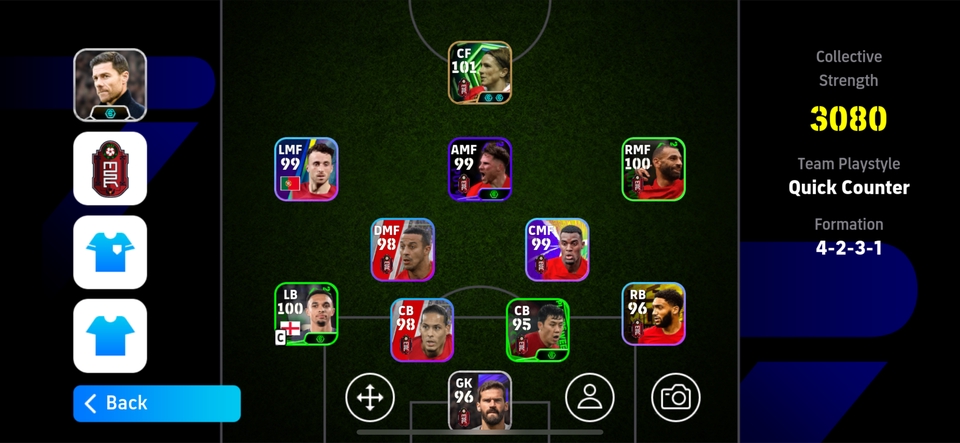
Task: Open the manager portrait tile
Action: click(x=110, y=85)
